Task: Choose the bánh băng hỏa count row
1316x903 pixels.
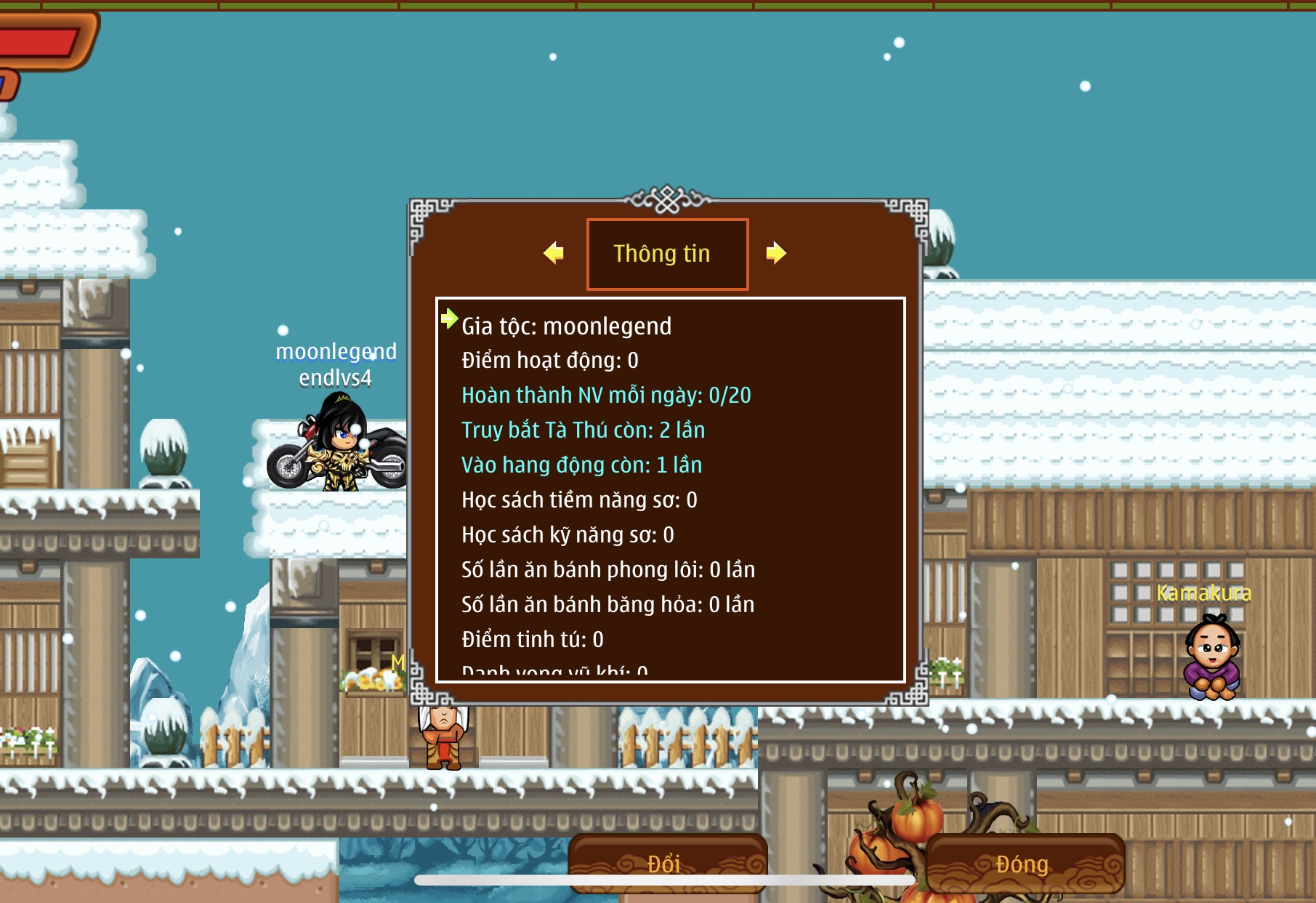Action: click(x=607, y=605)
